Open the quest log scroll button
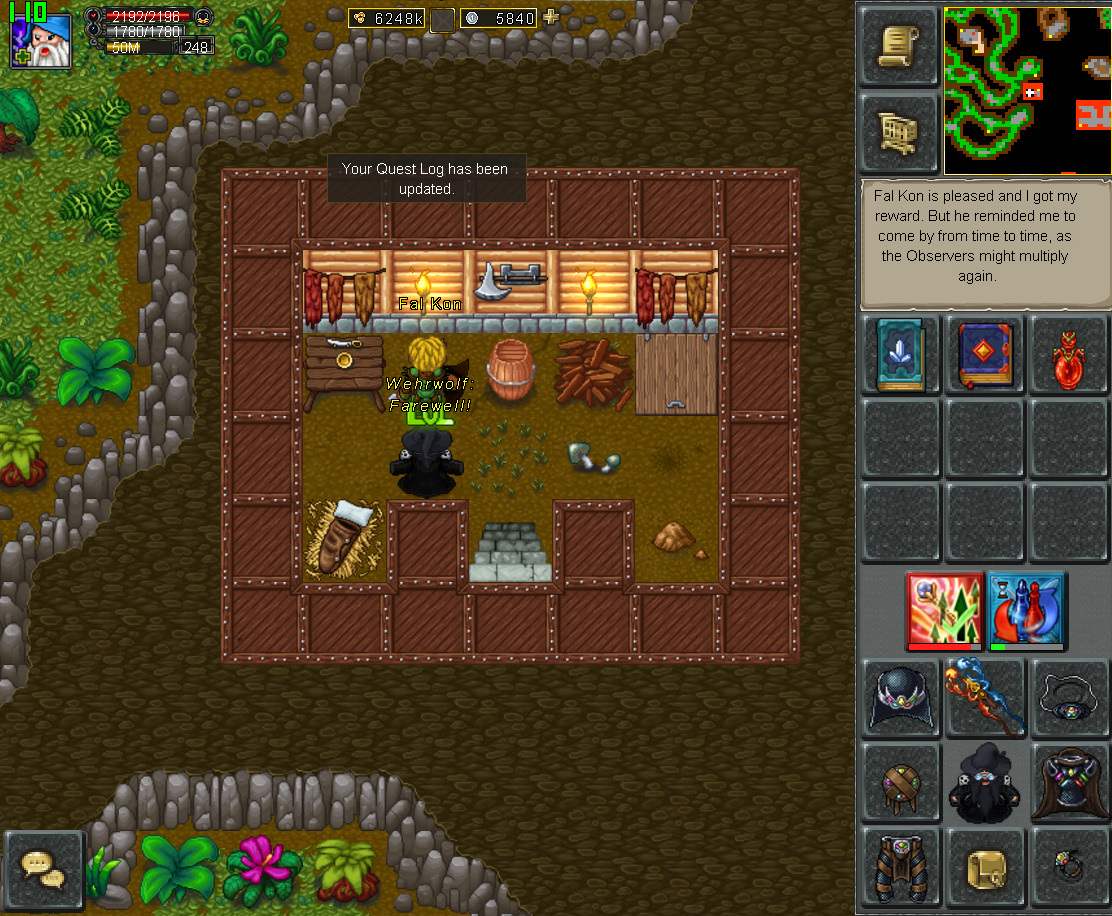Screen dimensions: 1112x916 (x=899, y=46)
